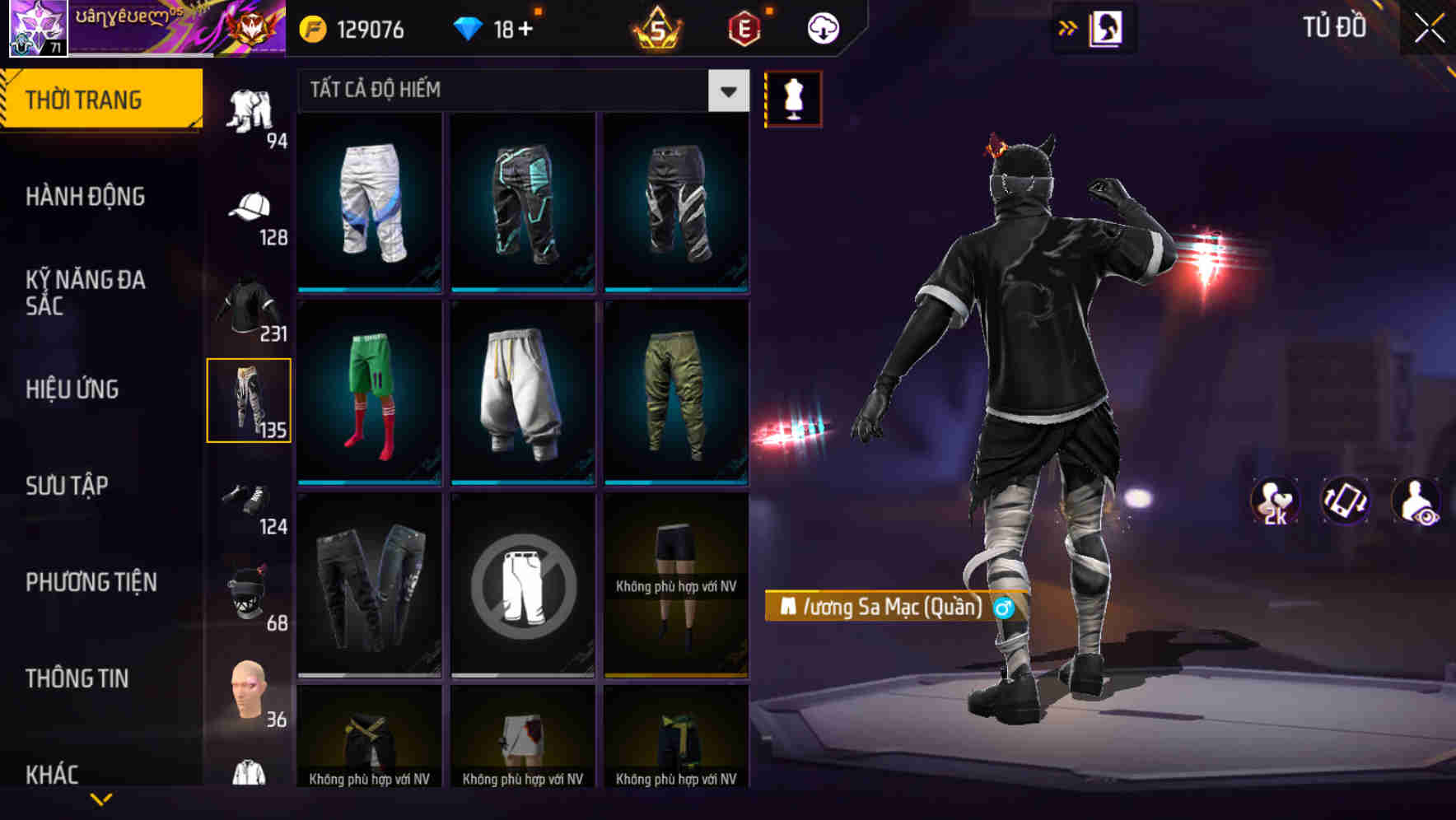The width and height of the screenshot is (1456, 820).
Task: Open the PHƯƠNG TIỆN section
Action: click(91, 581)
